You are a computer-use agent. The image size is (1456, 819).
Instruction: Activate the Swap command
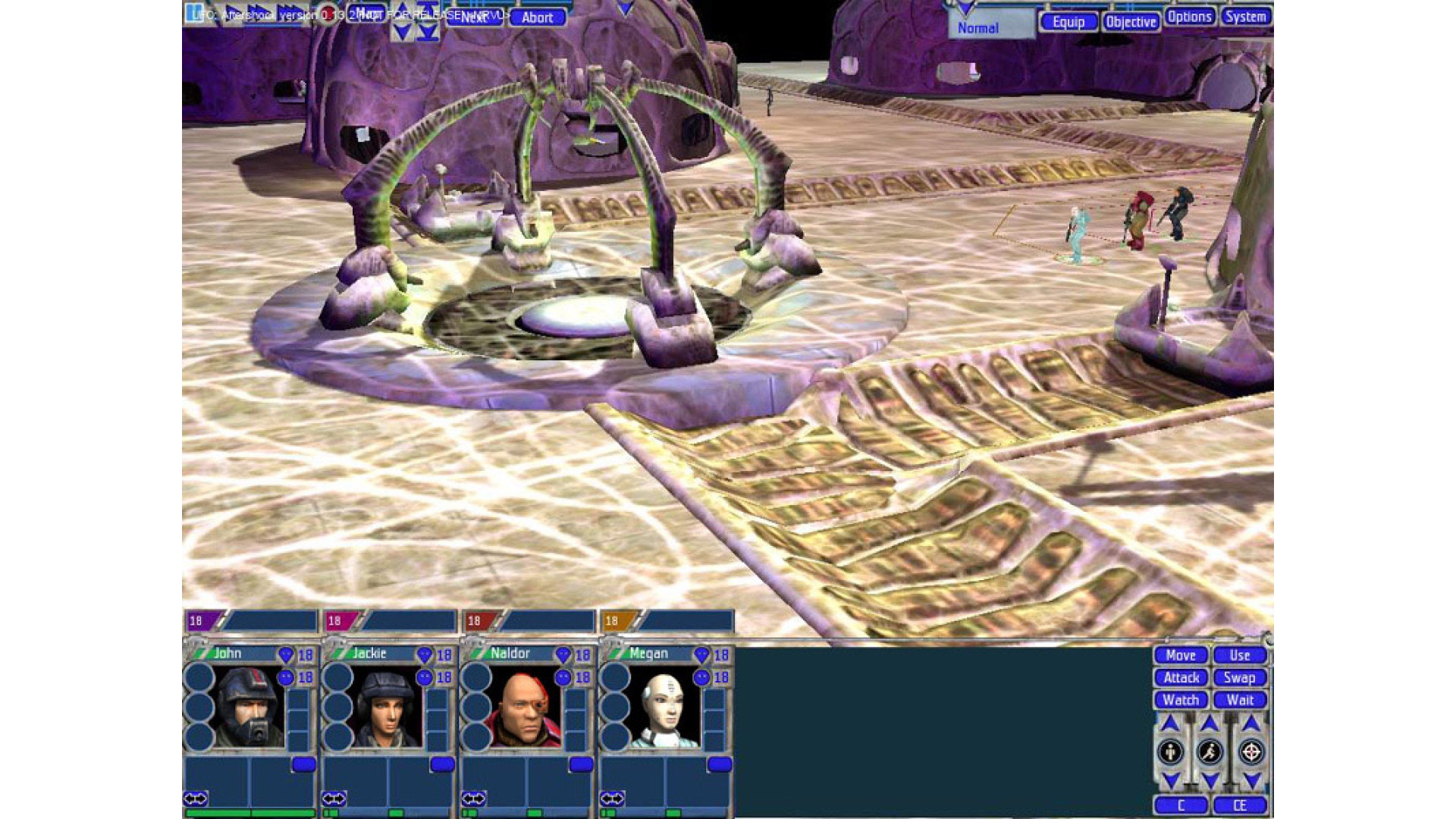point(1239,678)
